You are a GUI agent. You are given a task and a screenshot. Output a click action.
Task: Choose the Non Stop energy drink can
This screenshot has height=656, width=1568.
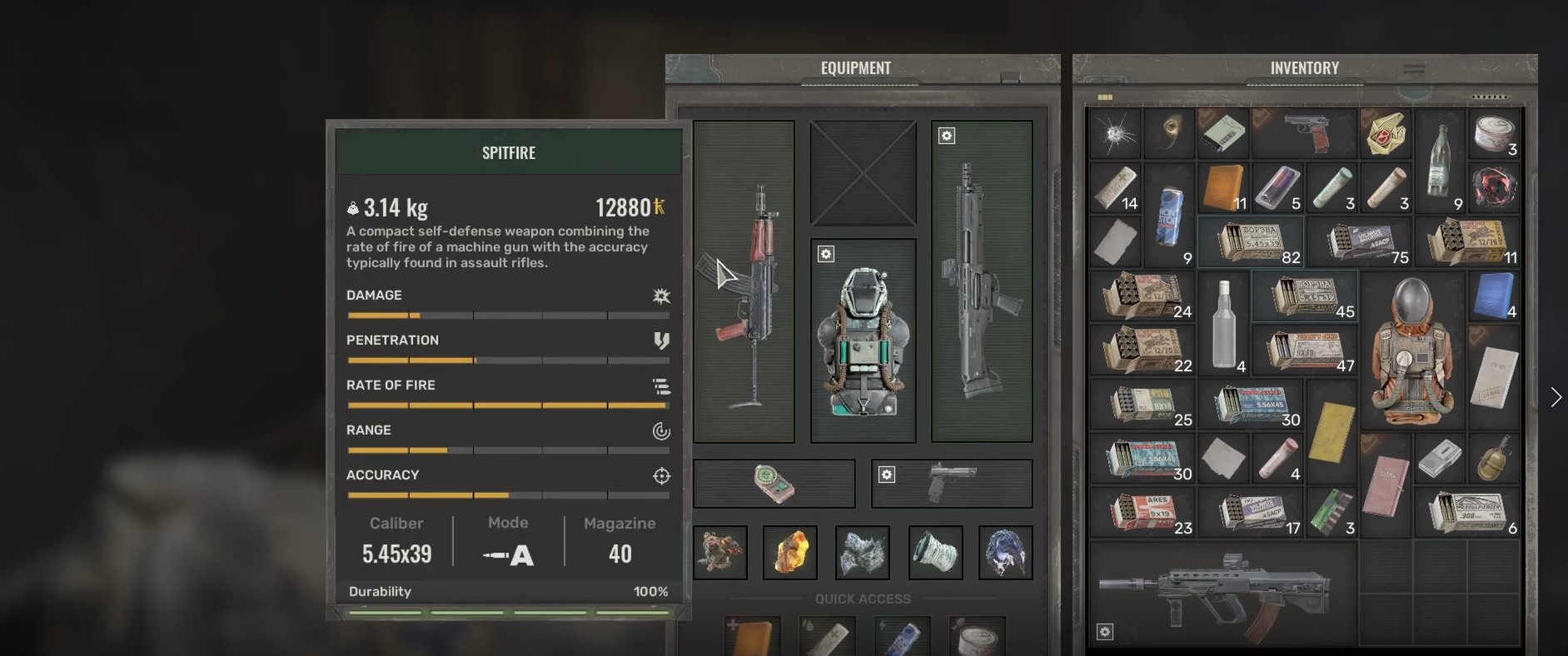point(1170,216)
